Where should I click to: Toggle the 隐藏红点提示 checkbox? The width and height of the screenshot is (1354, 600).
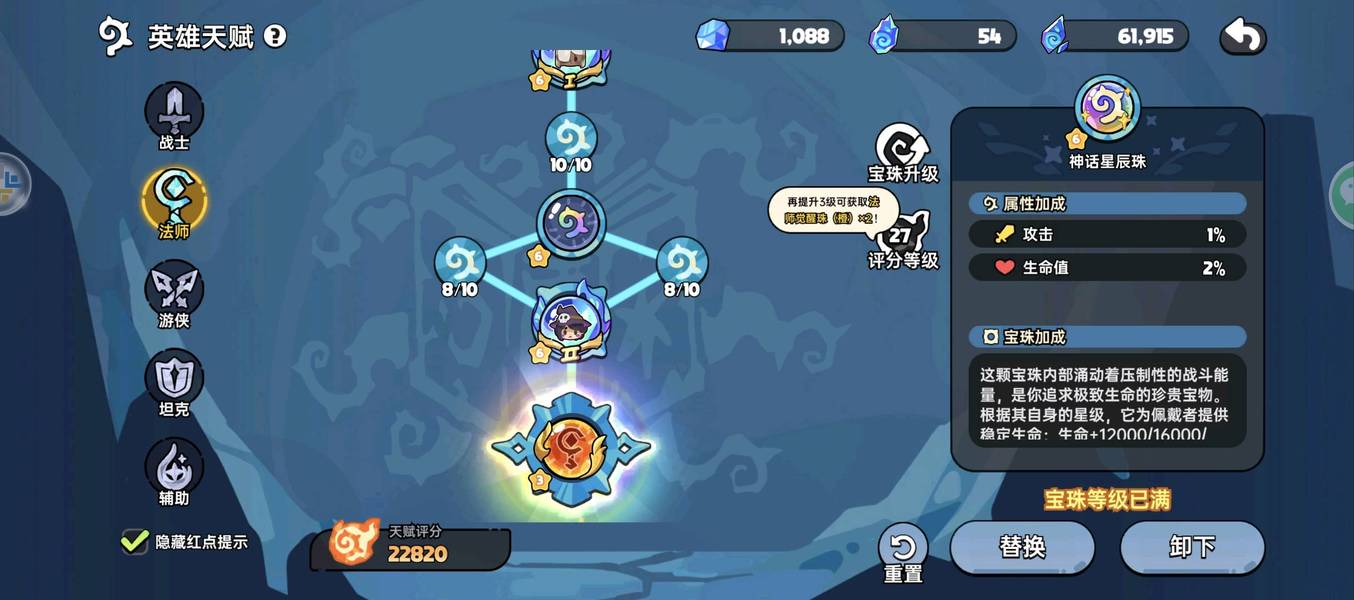pyautogui.click(x=135, y=542)
